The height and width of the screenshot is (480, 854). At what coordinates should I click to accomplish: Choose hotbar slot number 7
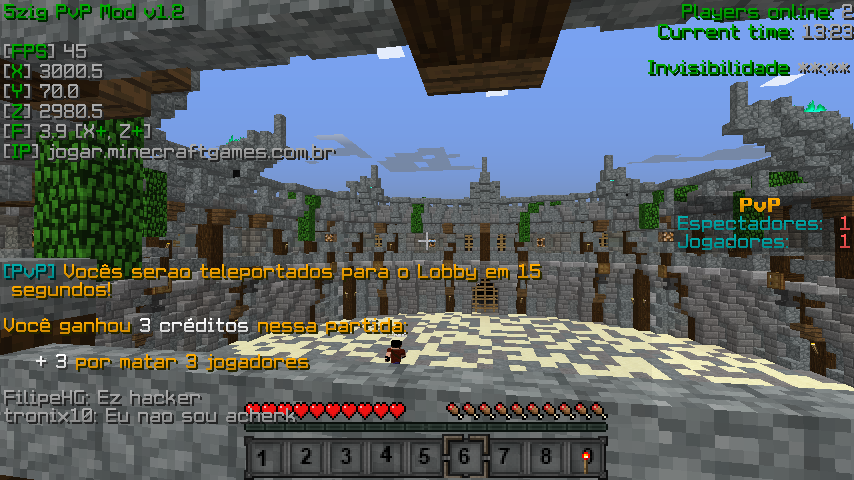point(505,458)
